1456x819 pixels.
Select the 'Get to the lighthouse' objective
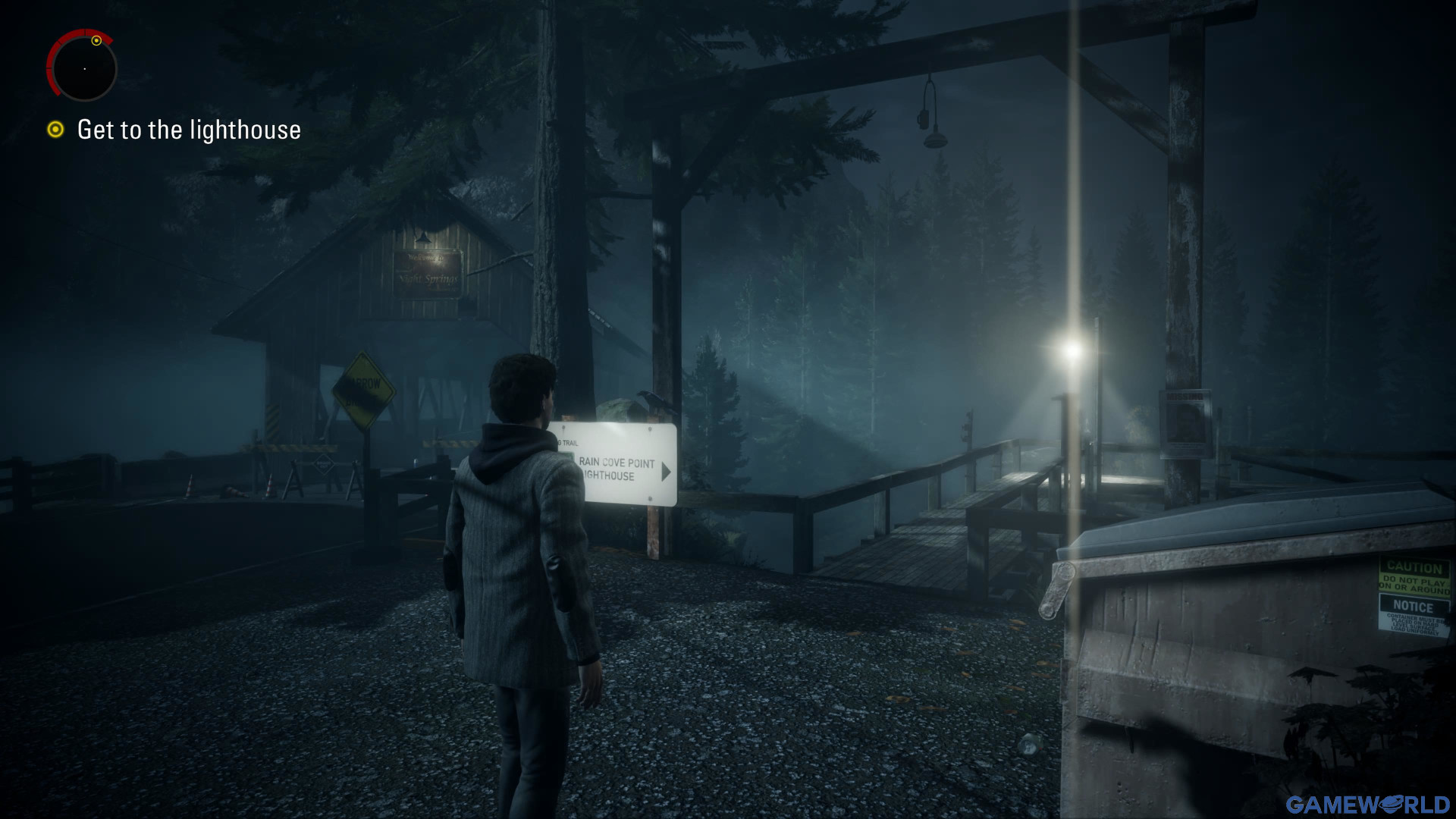click(189, 130)
